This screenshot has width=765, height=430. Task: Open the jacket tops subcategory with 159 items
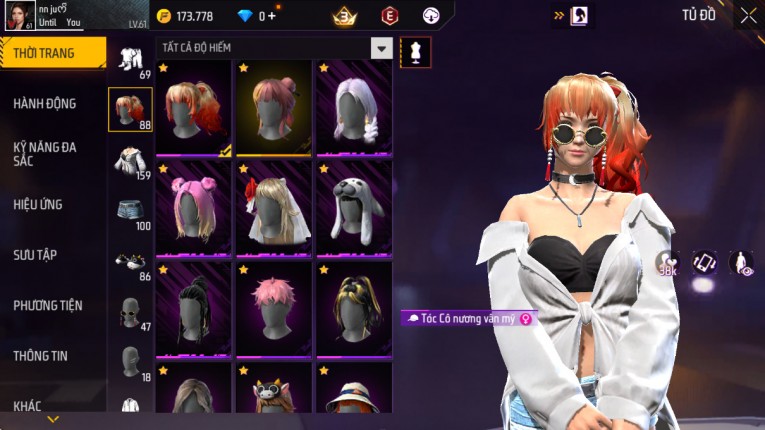coord(130,161)
